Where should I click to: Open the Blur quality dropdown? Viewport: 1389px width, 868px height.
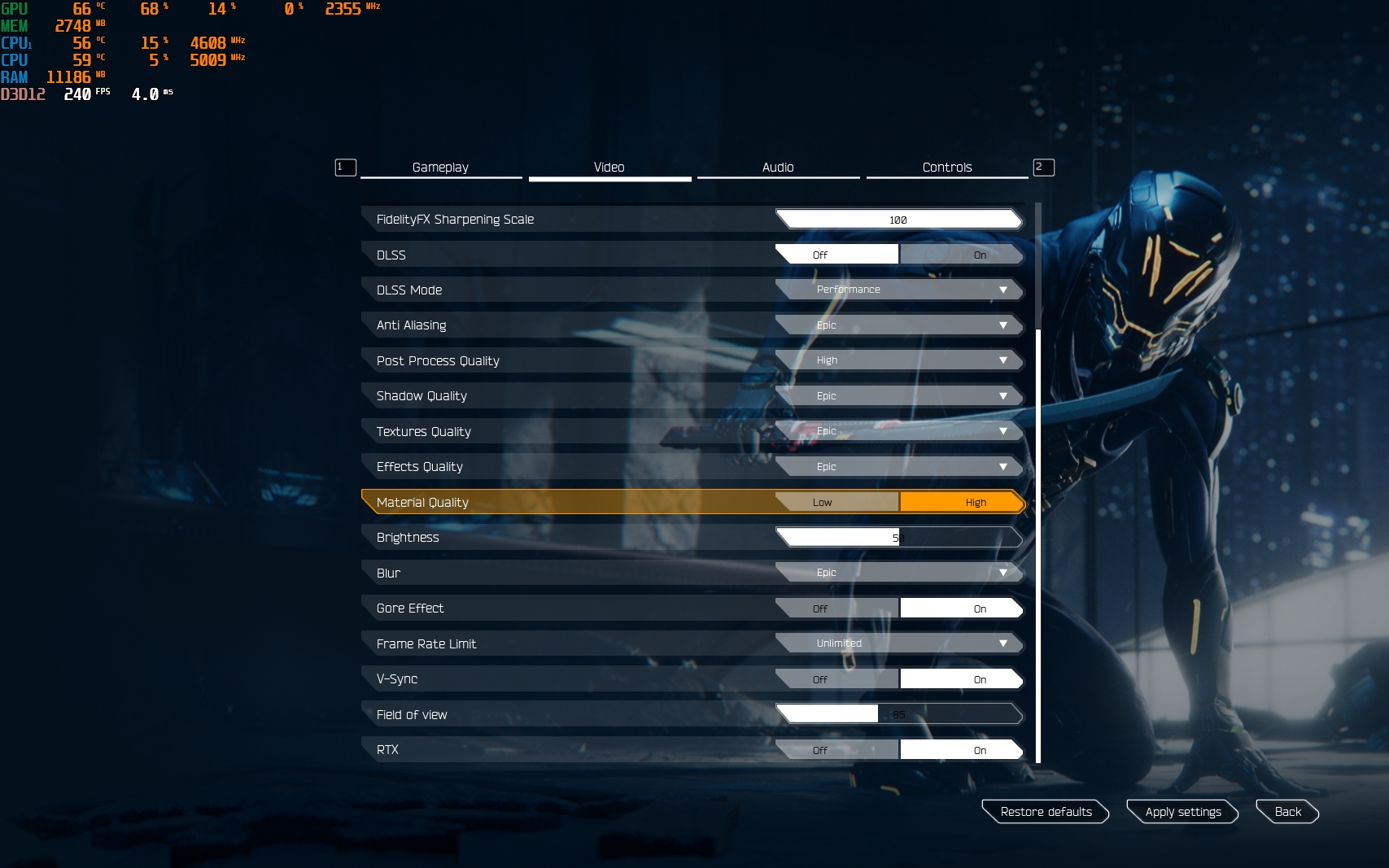899,573
